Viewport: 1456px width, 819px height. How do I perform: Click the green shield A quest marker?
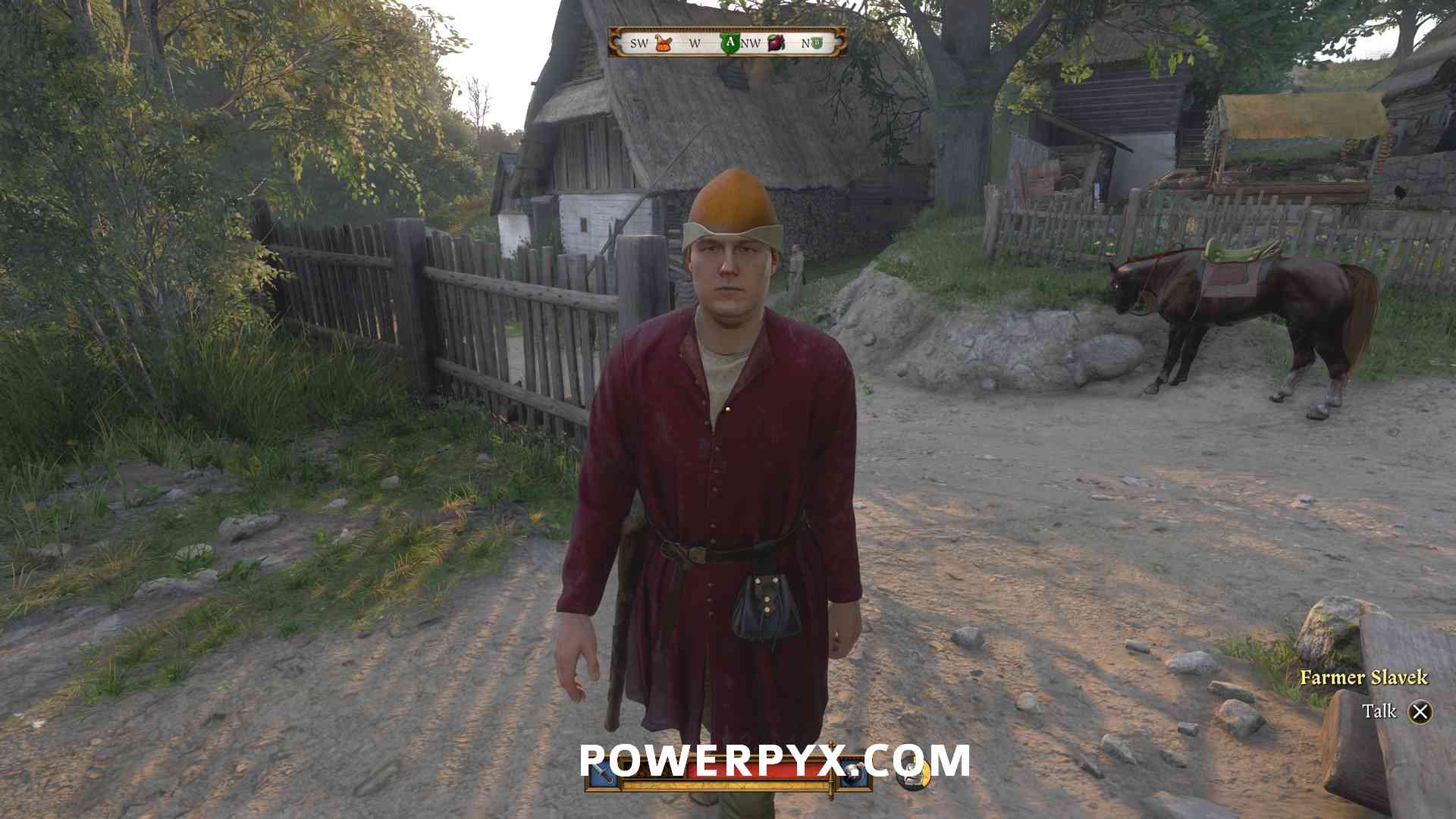tap(730, 43)
